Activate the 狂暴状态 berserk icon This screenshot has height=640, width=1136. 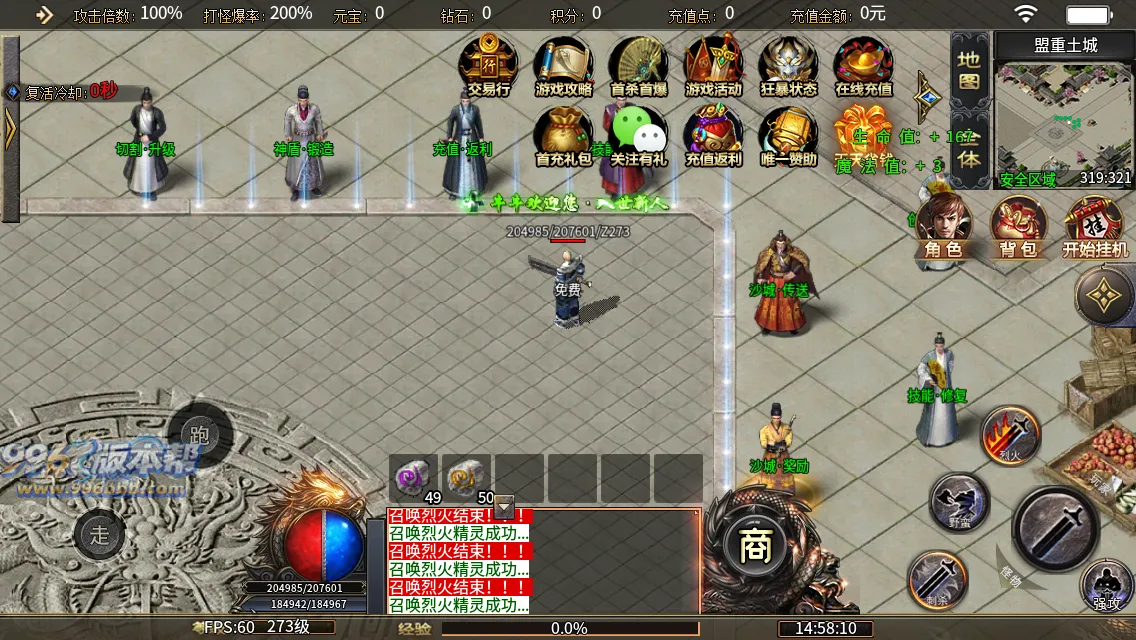tap(788, 63)
